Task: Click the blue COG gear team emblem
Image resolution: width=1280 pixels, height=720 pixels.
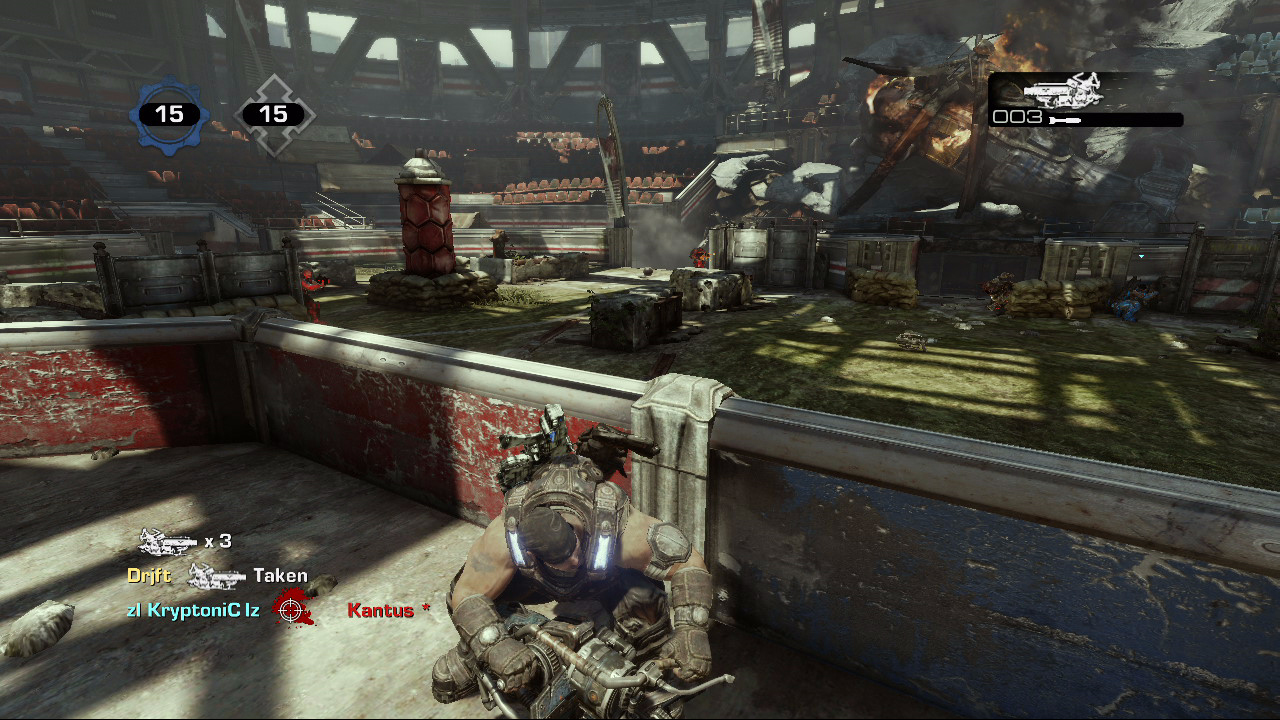Action: (169, 115)
